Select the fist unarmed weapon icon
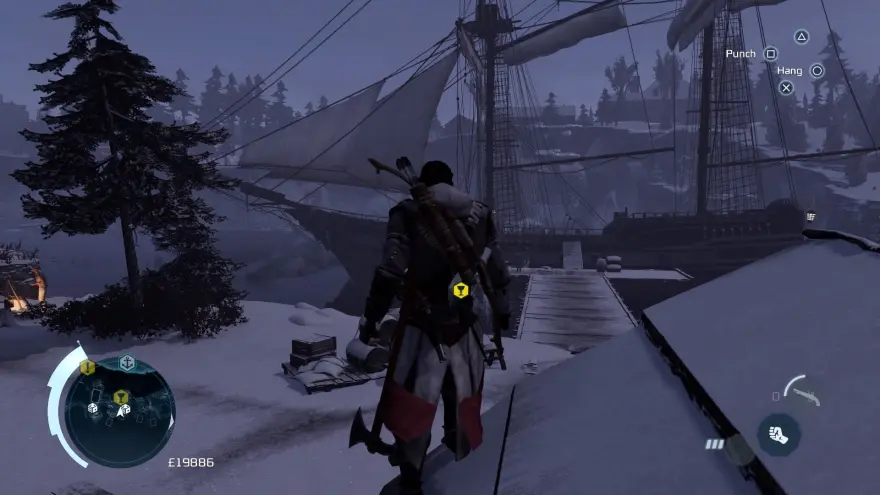This screenshot has height=495, width=880. pos(778,435)
